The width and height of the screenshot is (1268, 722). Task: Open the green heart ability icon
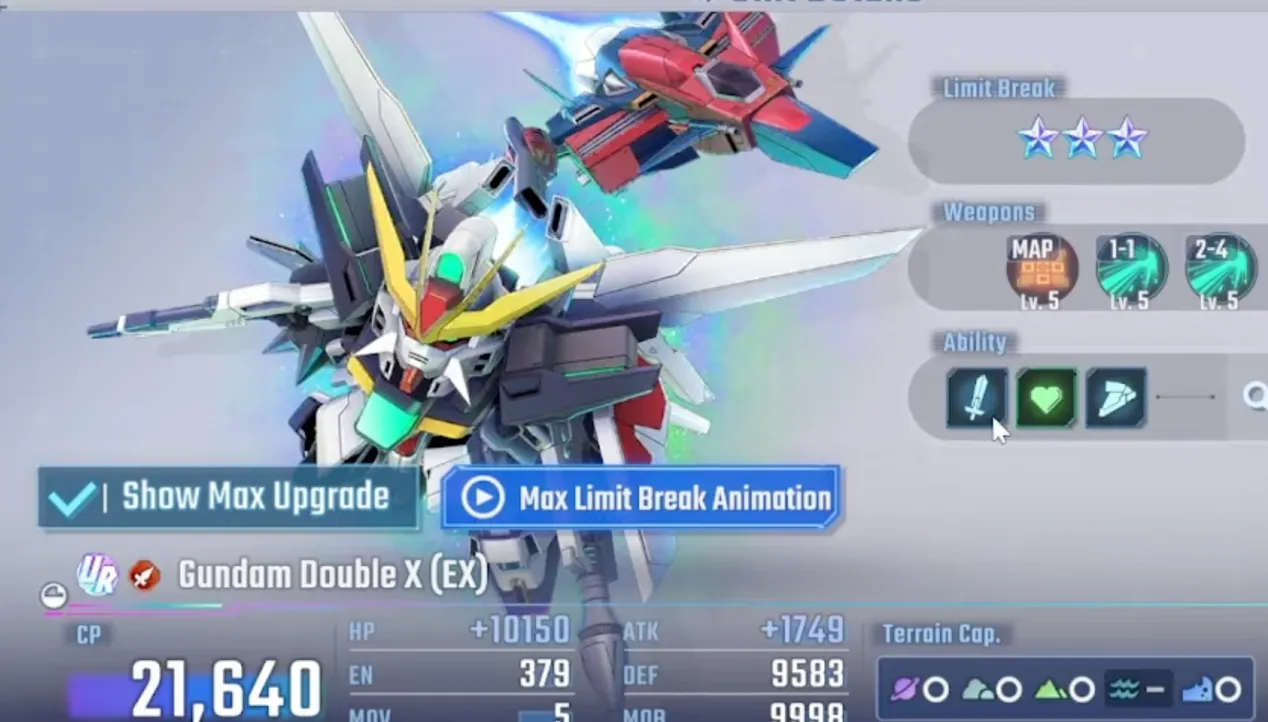pos(1046,398)
